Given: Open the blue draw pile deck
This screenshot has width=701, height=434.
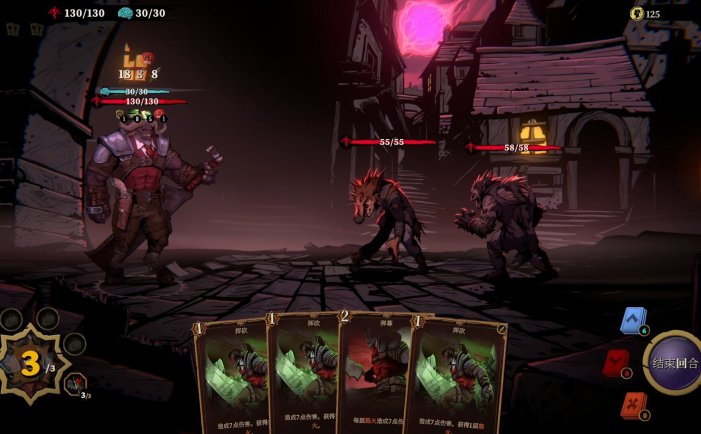Looking at the screenshot, I should tap(632, 320).
